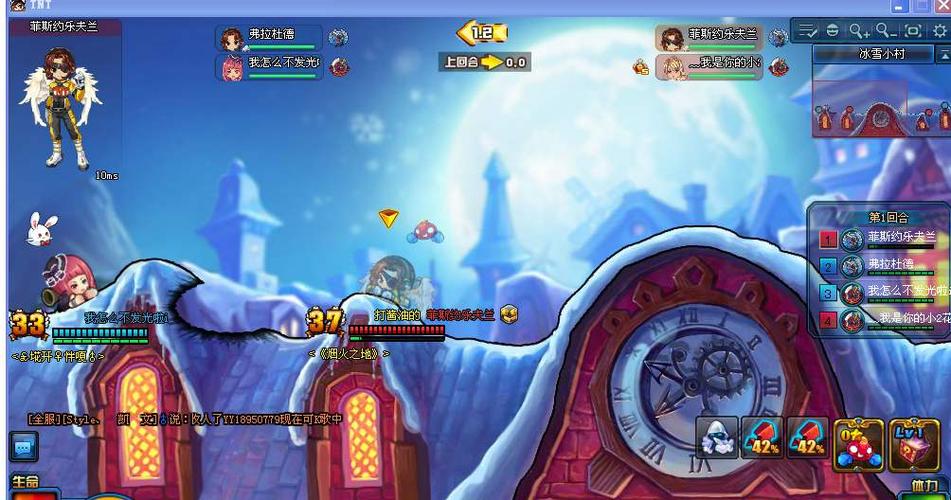Viewport: 951px width, 500px height.
Task: Collapse the minimap with the arrow button
Action: (x=943, y=54)
